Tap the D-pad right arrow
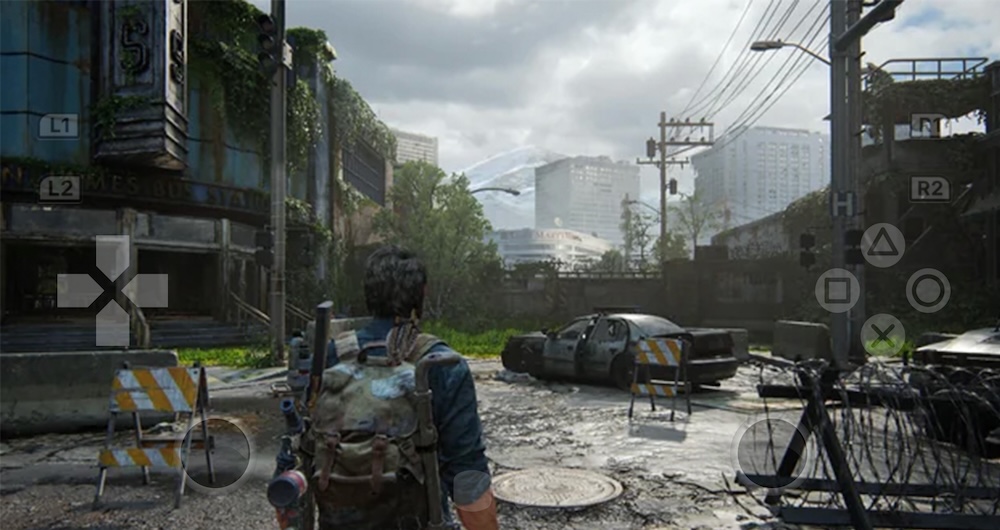Viewport: 1000px width, 530px height. (x=148, y=290)
